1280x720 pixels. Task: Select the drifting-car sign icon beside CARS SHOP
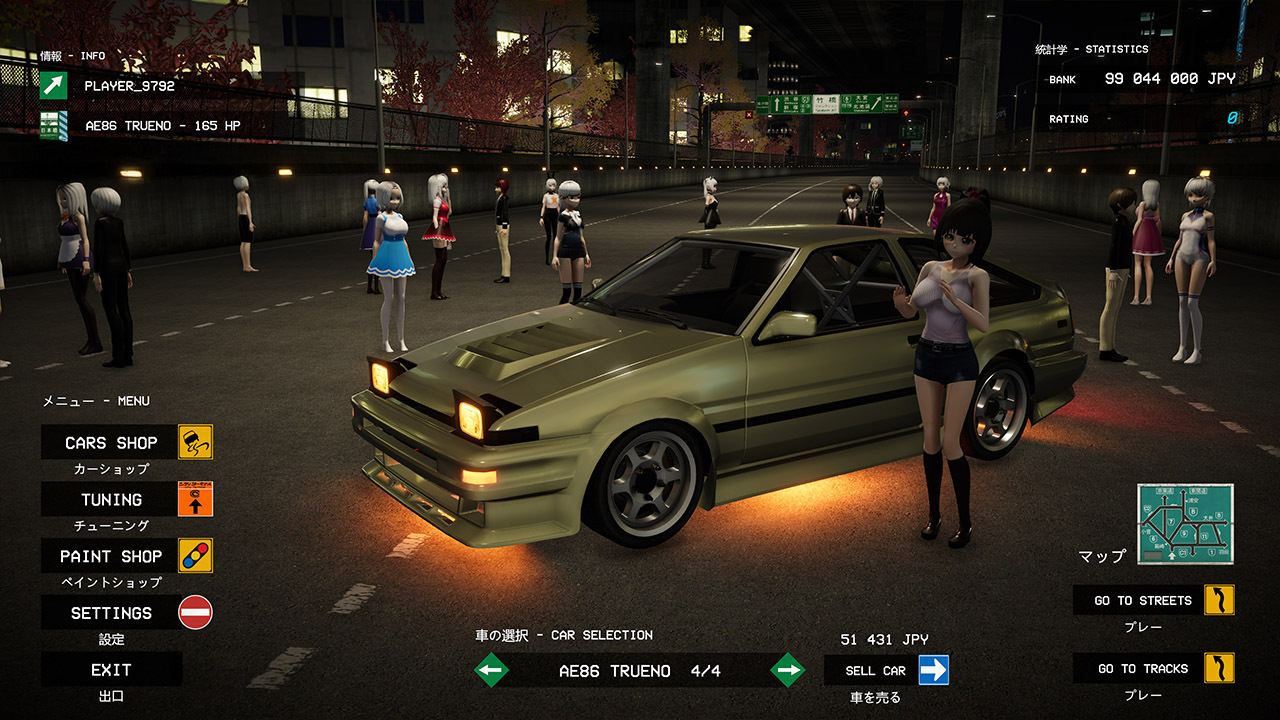click(193, 441)
